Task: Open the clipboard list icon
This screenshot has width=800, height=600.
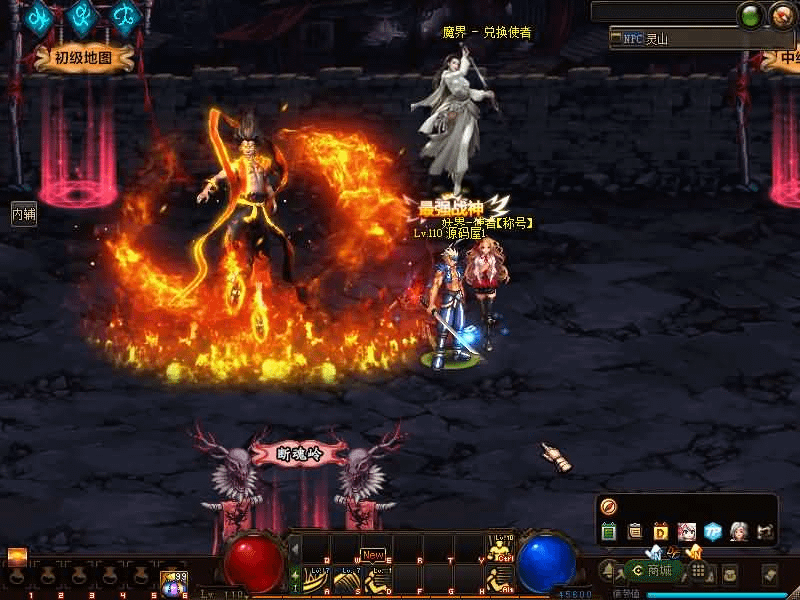Action: coord(635,532)
